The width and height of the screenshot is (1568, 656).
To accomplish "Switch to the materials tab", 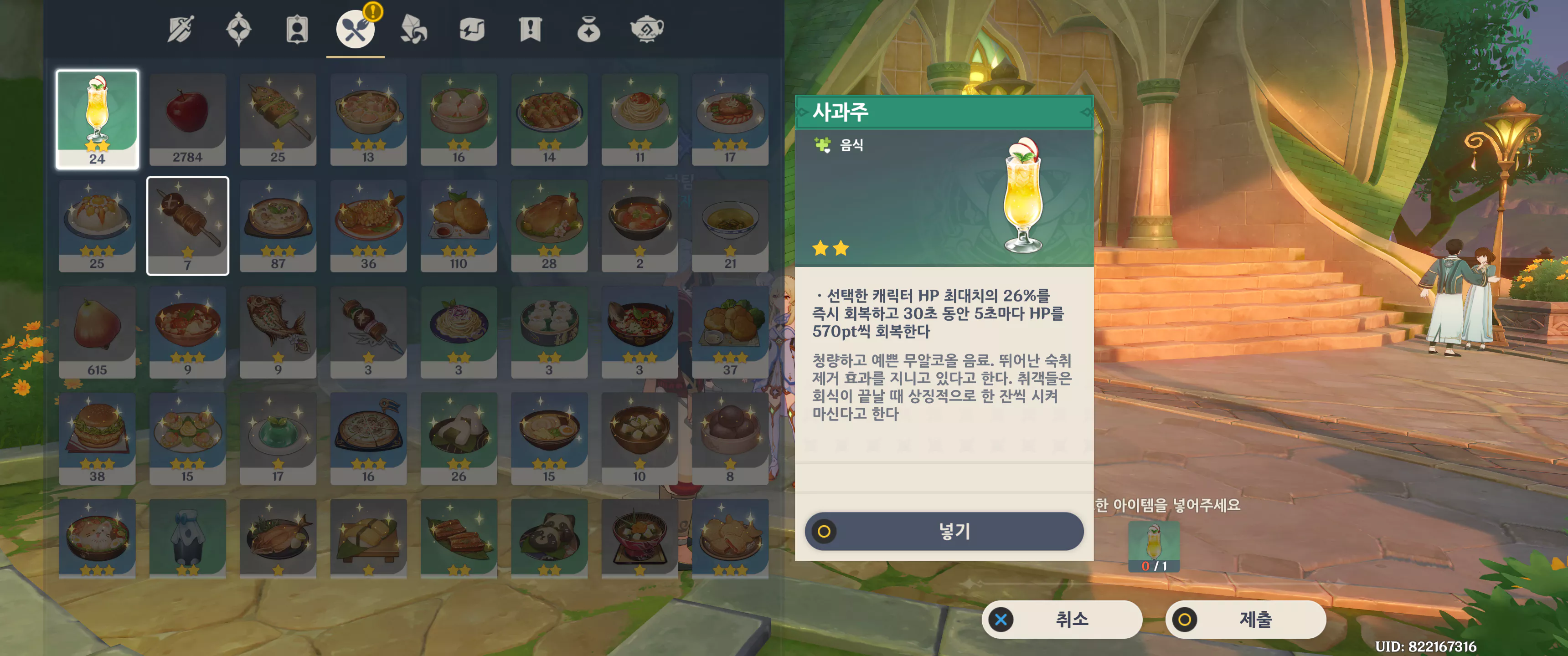I will point(414,29).
